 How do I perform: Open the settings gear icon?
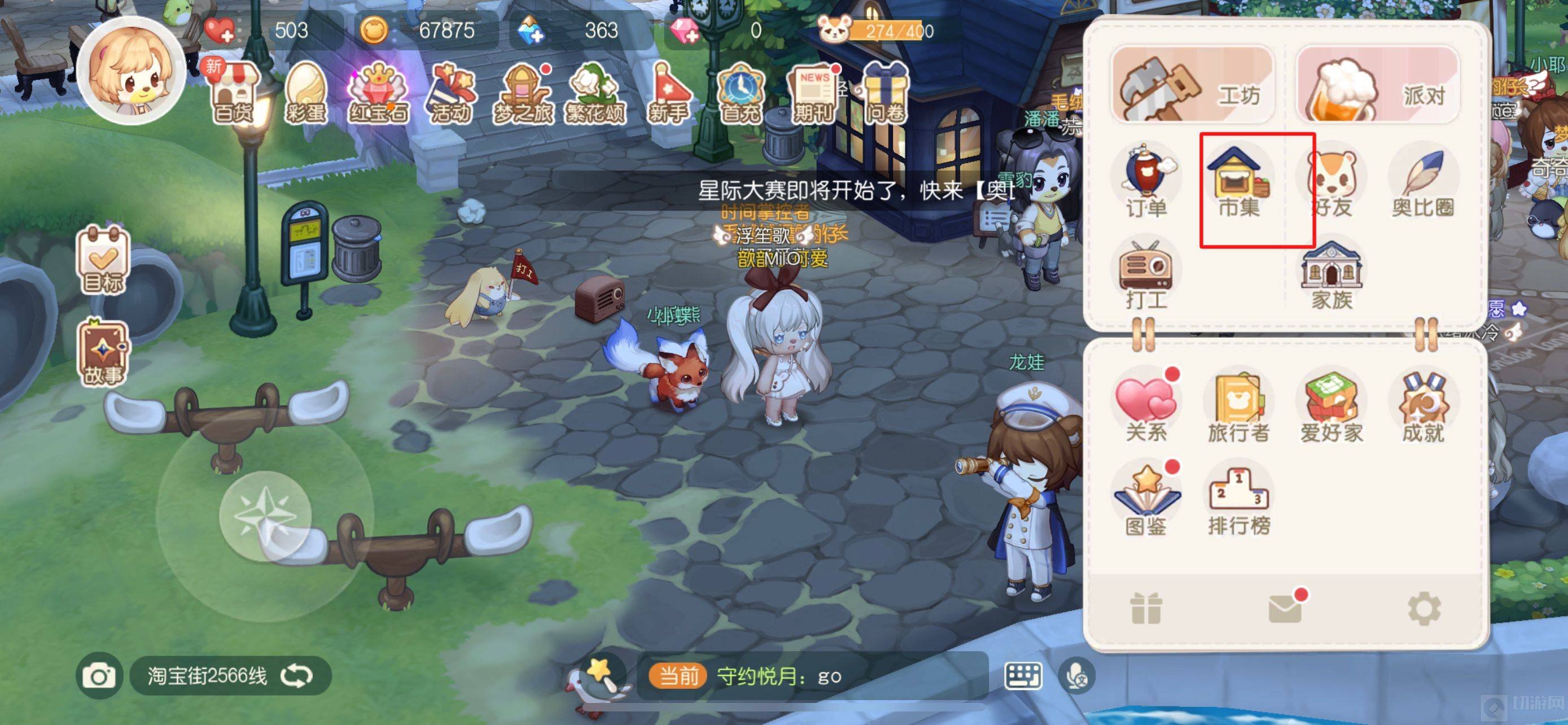[1424, 608]
